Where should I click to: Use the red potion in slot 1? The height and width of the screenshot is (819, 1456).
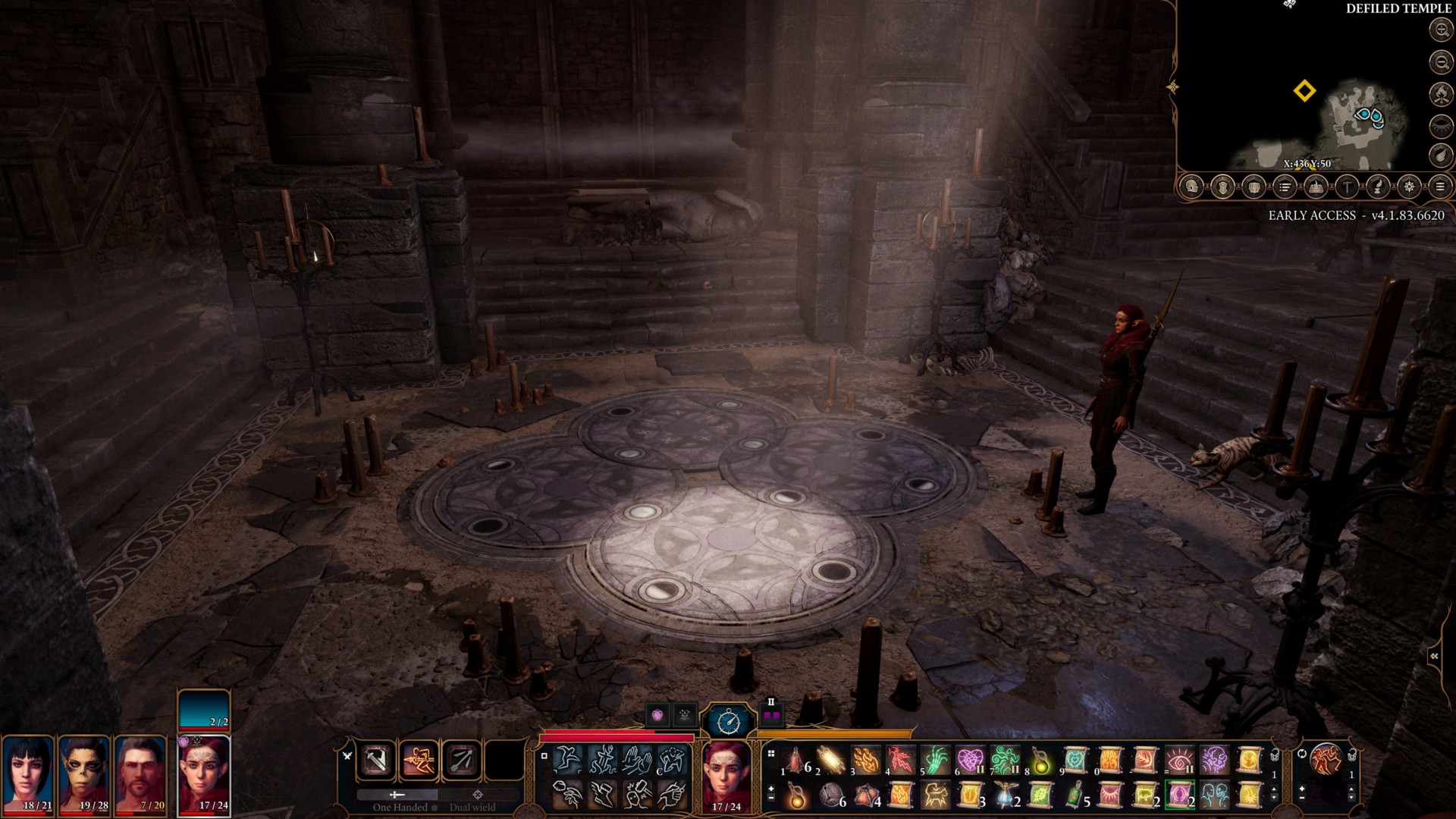795,759
